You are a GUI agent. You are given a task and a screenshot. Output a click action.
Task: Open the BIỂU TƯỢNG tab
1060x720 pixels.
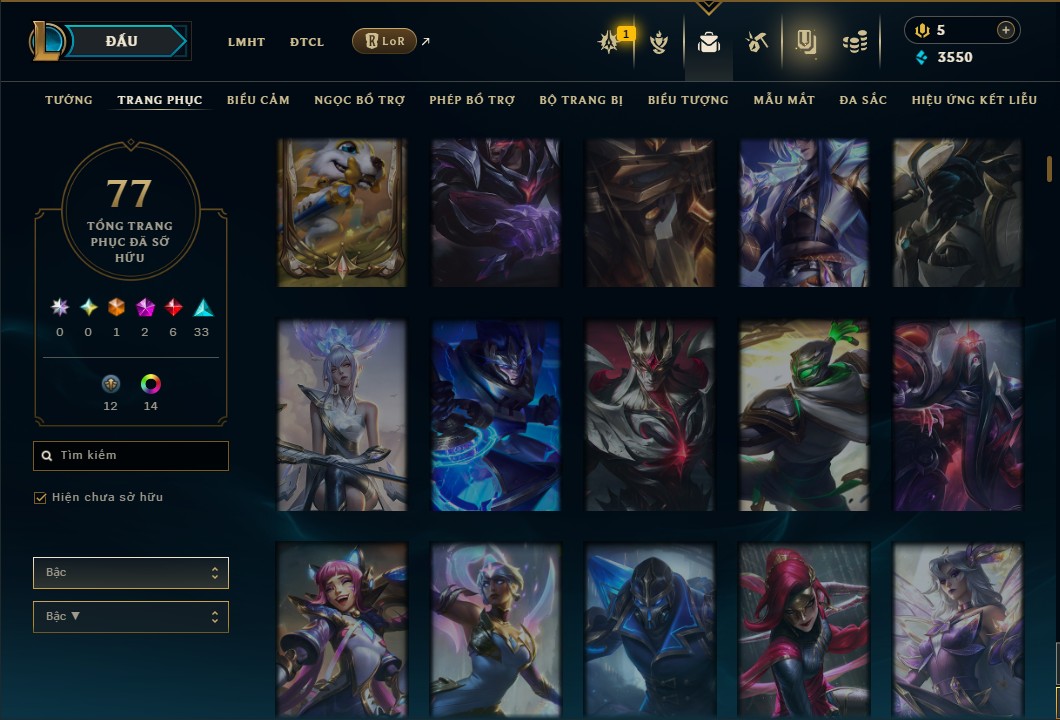coord(688,100)
